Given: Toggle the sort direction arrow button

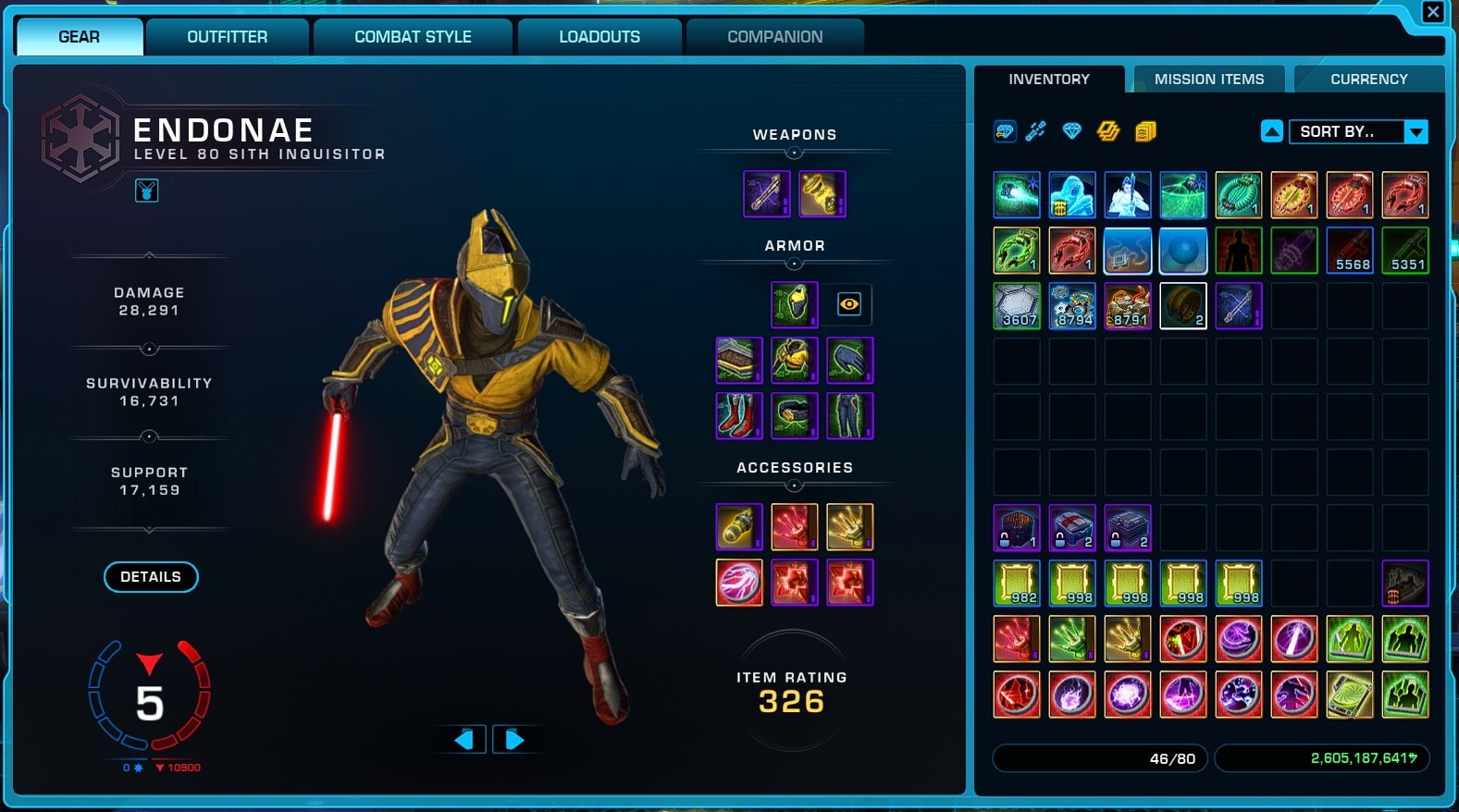Looking at the screenshot, I should [x=1272, y=131].
